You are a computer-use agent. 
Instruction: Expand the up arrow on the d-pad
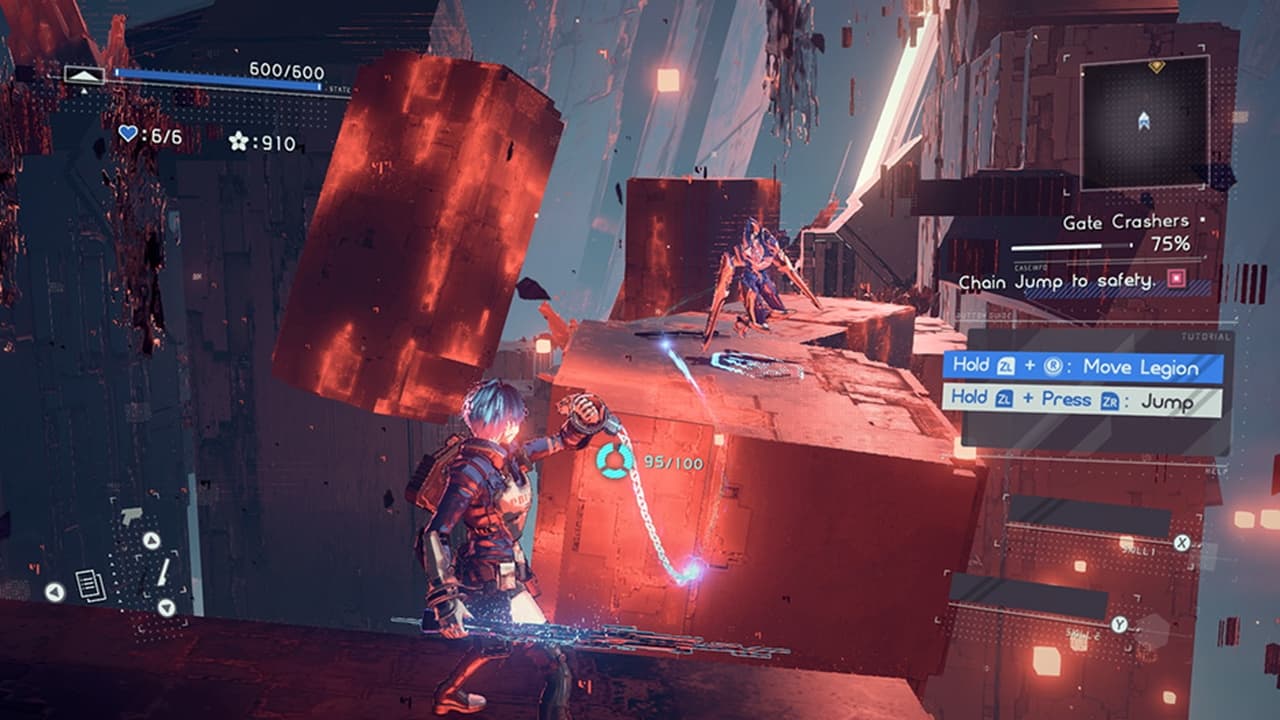click(x=151, y=540)
